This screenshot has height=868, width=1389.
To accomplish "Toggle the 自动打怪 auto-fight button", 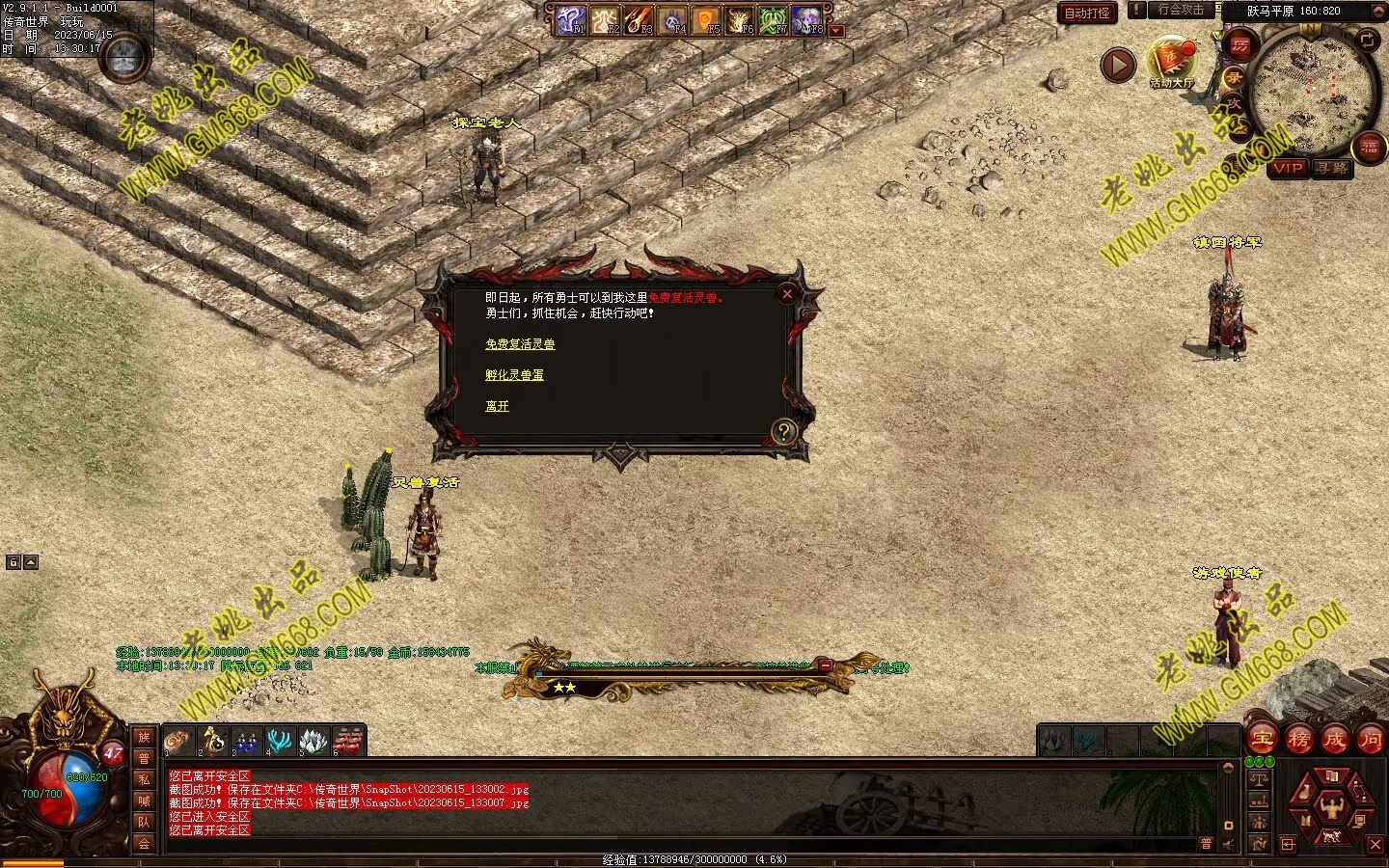I will [x=1086, y=14].
